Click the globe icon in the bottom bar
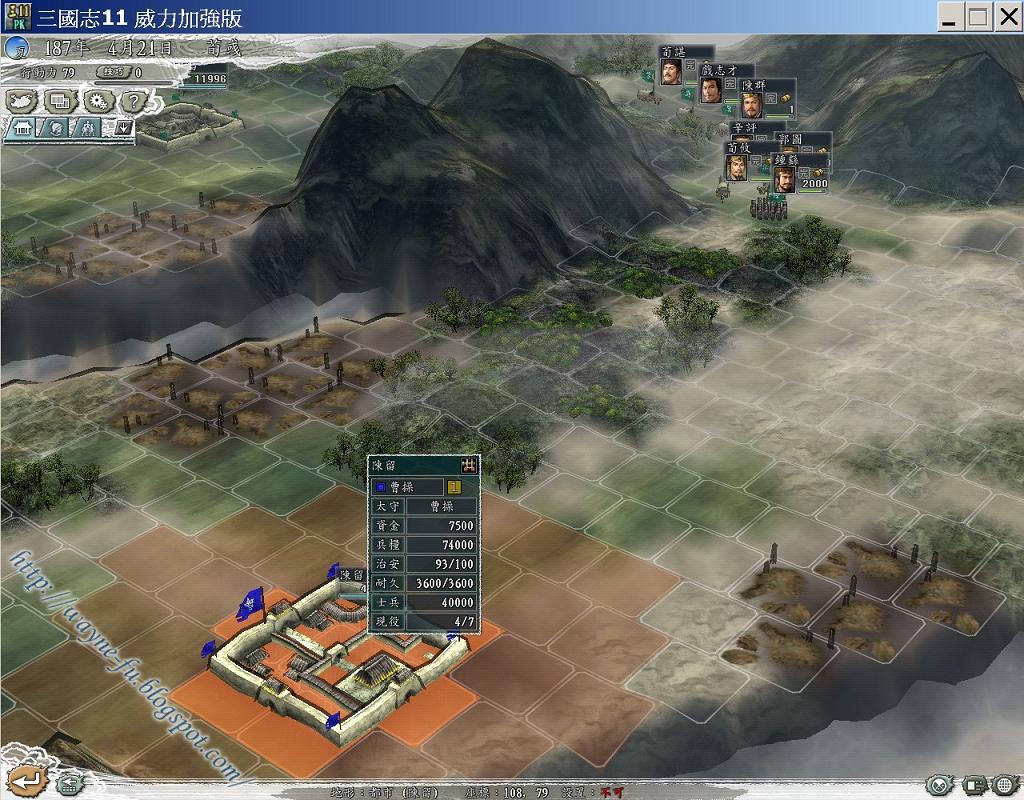 (1003, 784)
